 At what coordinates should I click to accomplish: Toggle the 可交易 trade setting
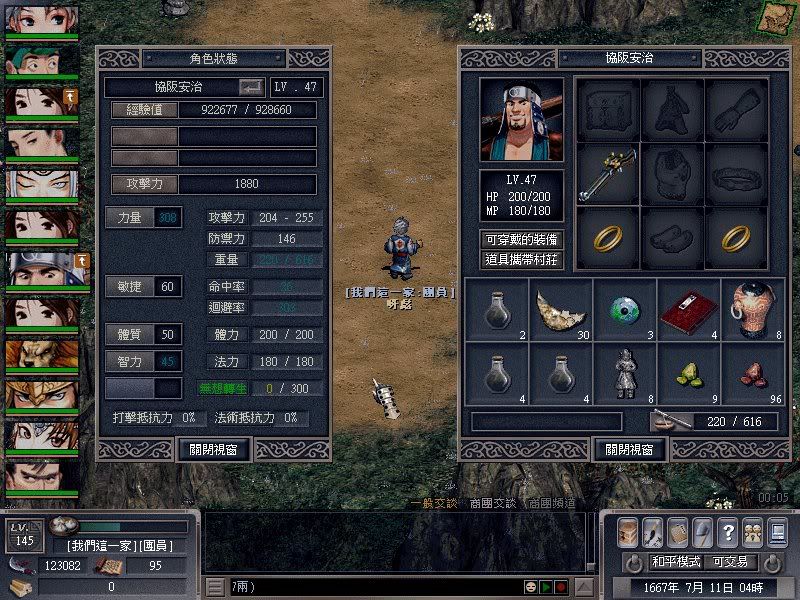click(x=731, y=562)
